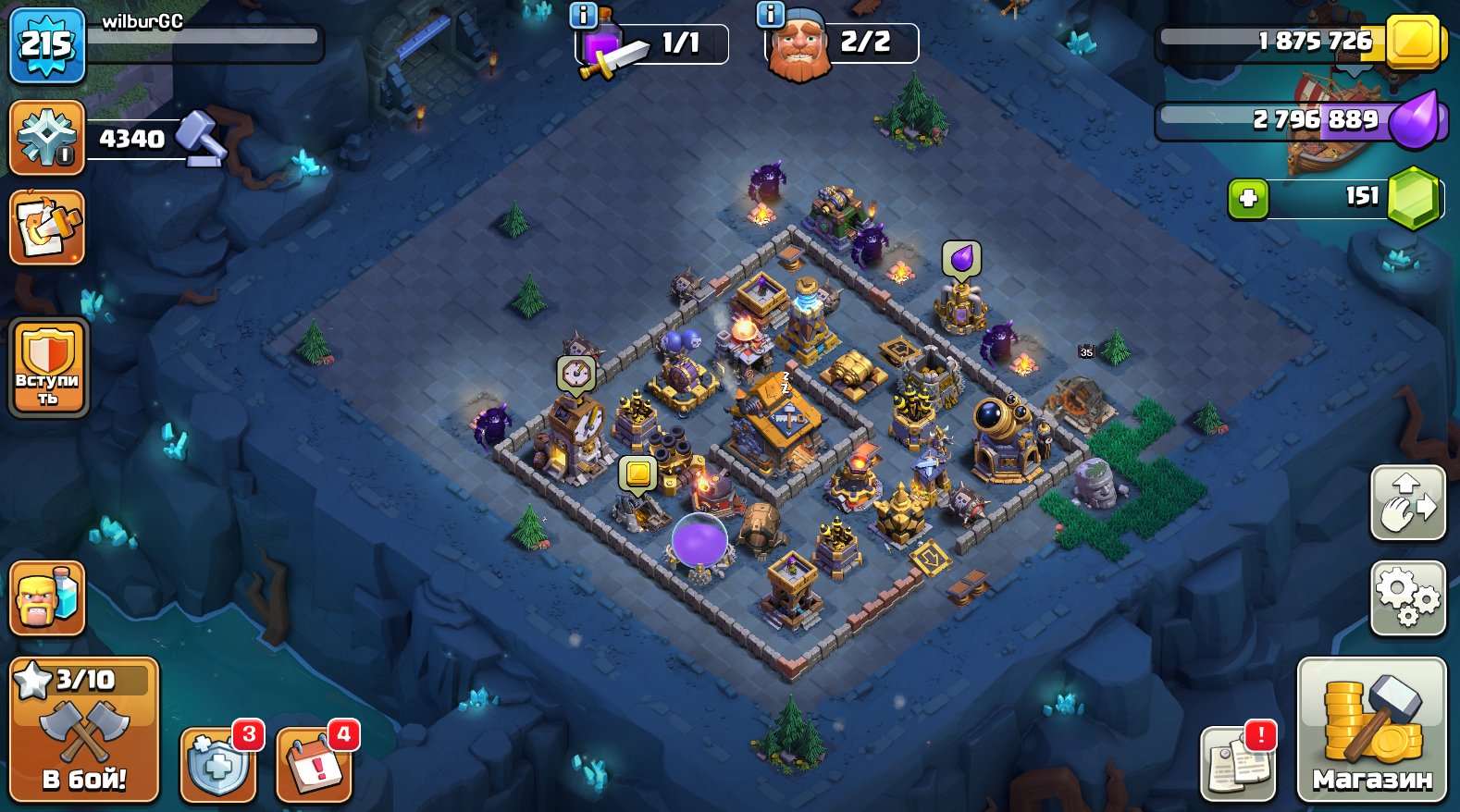
Task: Tap the sword info toggle above the base
Action: 581,15
